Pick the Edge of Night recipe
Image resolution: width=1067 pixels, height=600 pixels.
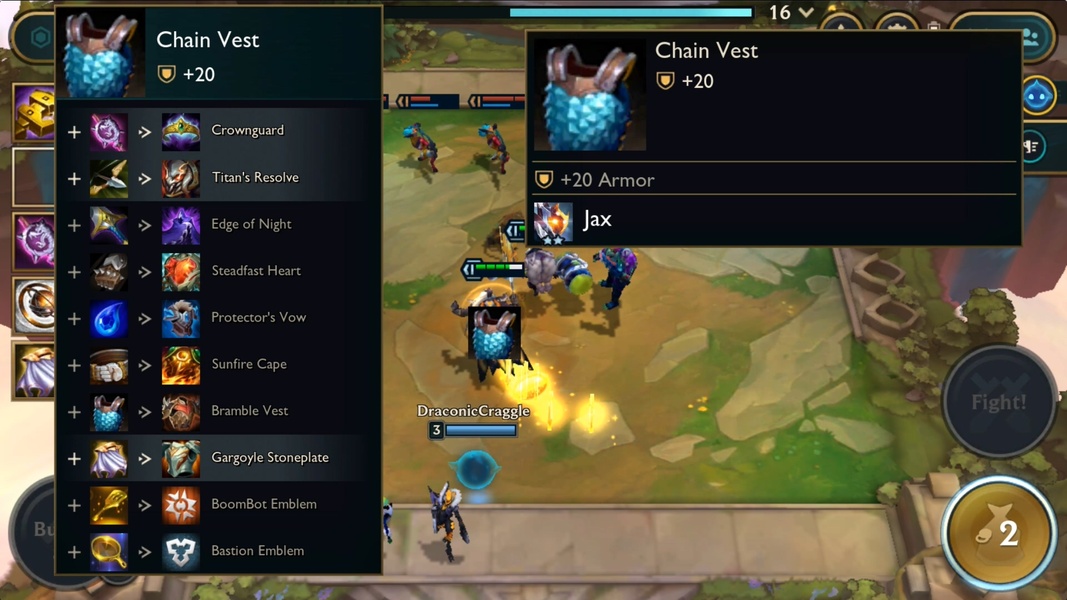220,225
